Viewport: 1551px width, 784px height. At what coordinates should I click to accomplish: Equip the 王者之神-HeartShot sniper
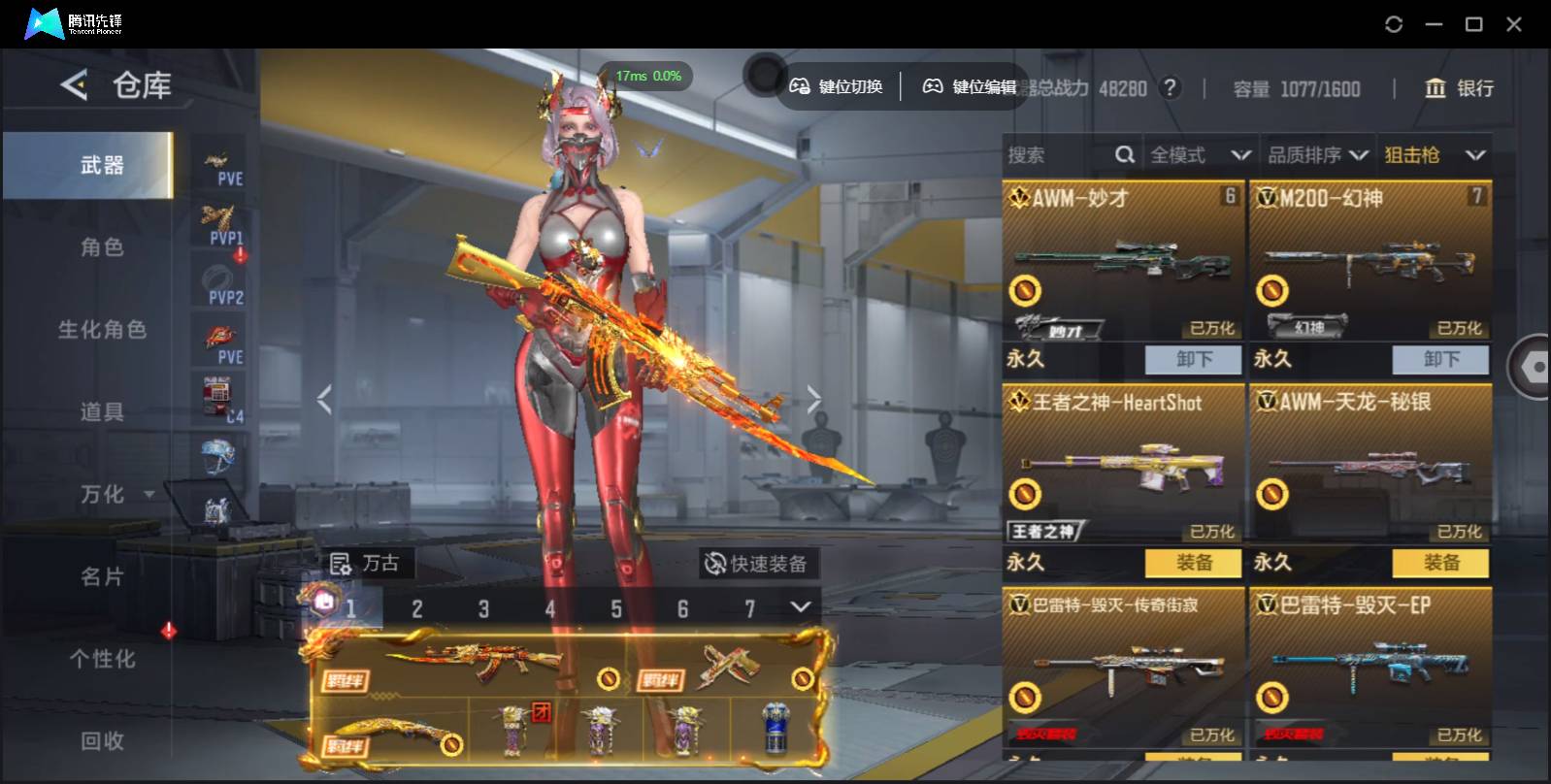tap(1193, 563)
